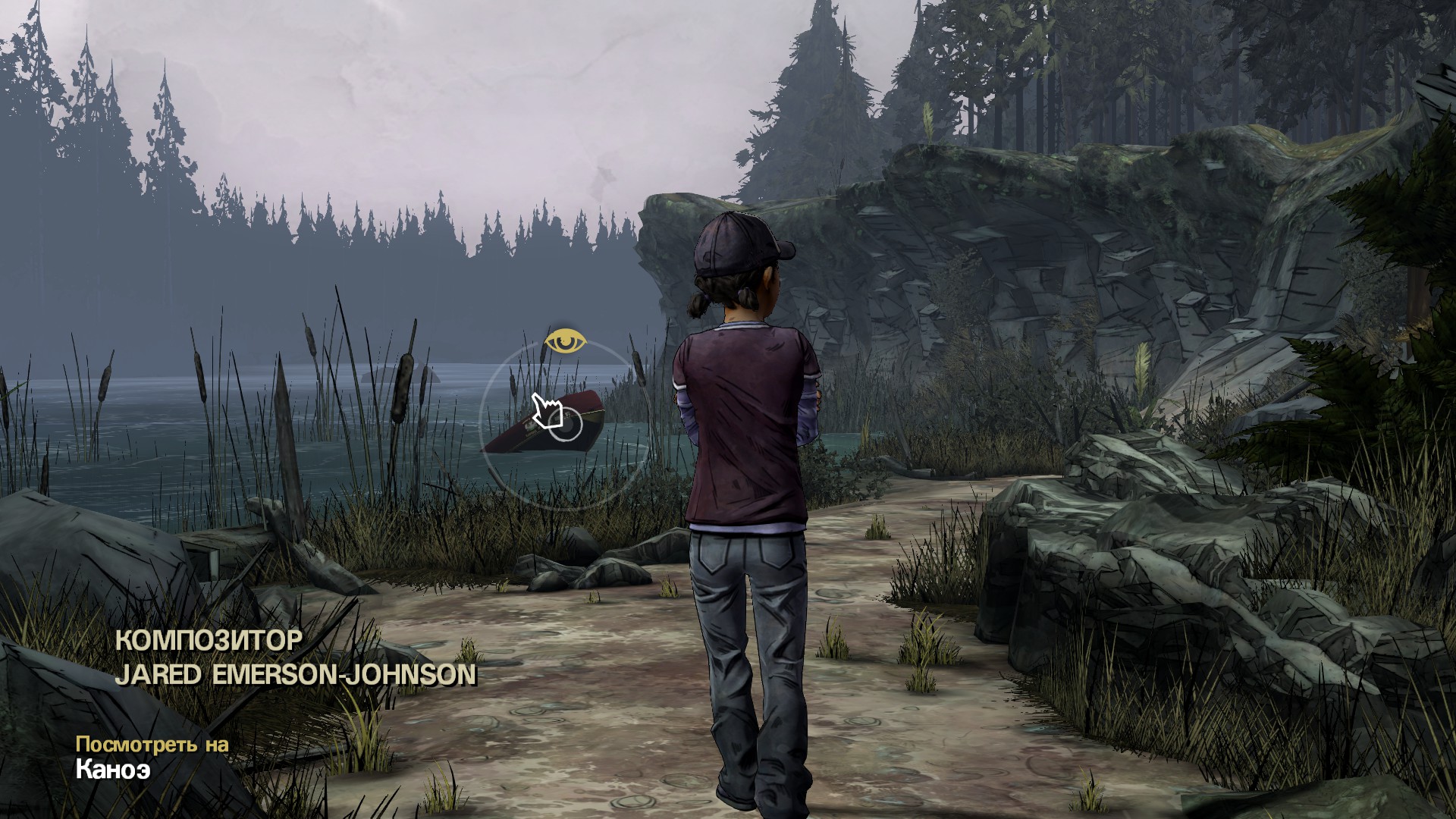This screenshot has height=819, width=1456.
Task: Choose the eye icon to look at canoe
Action: [x=565, y=342]
